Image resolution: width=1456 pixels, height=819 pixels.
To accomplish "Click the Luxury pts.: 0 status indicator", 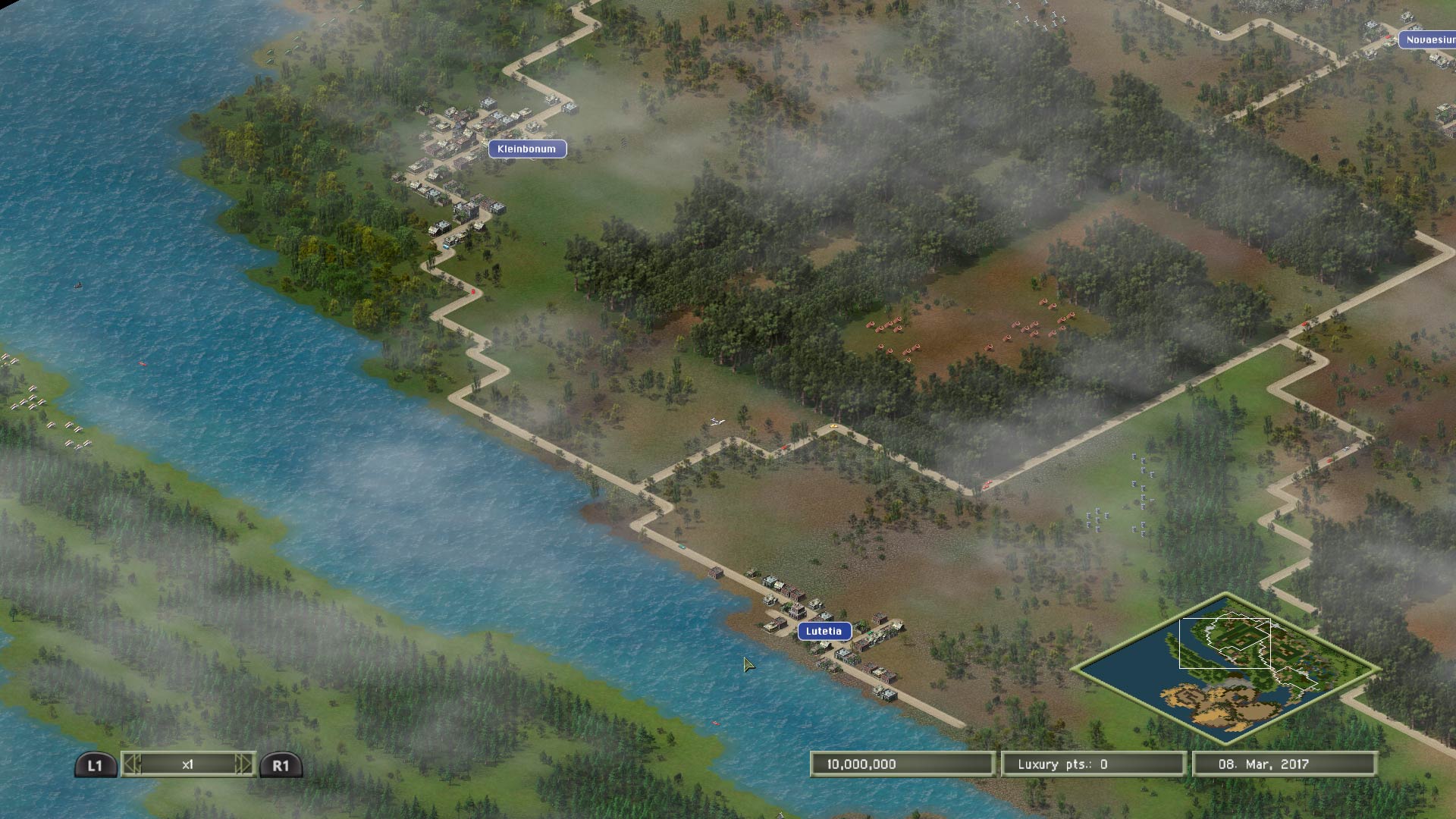I will click(x=1094, y=764).
